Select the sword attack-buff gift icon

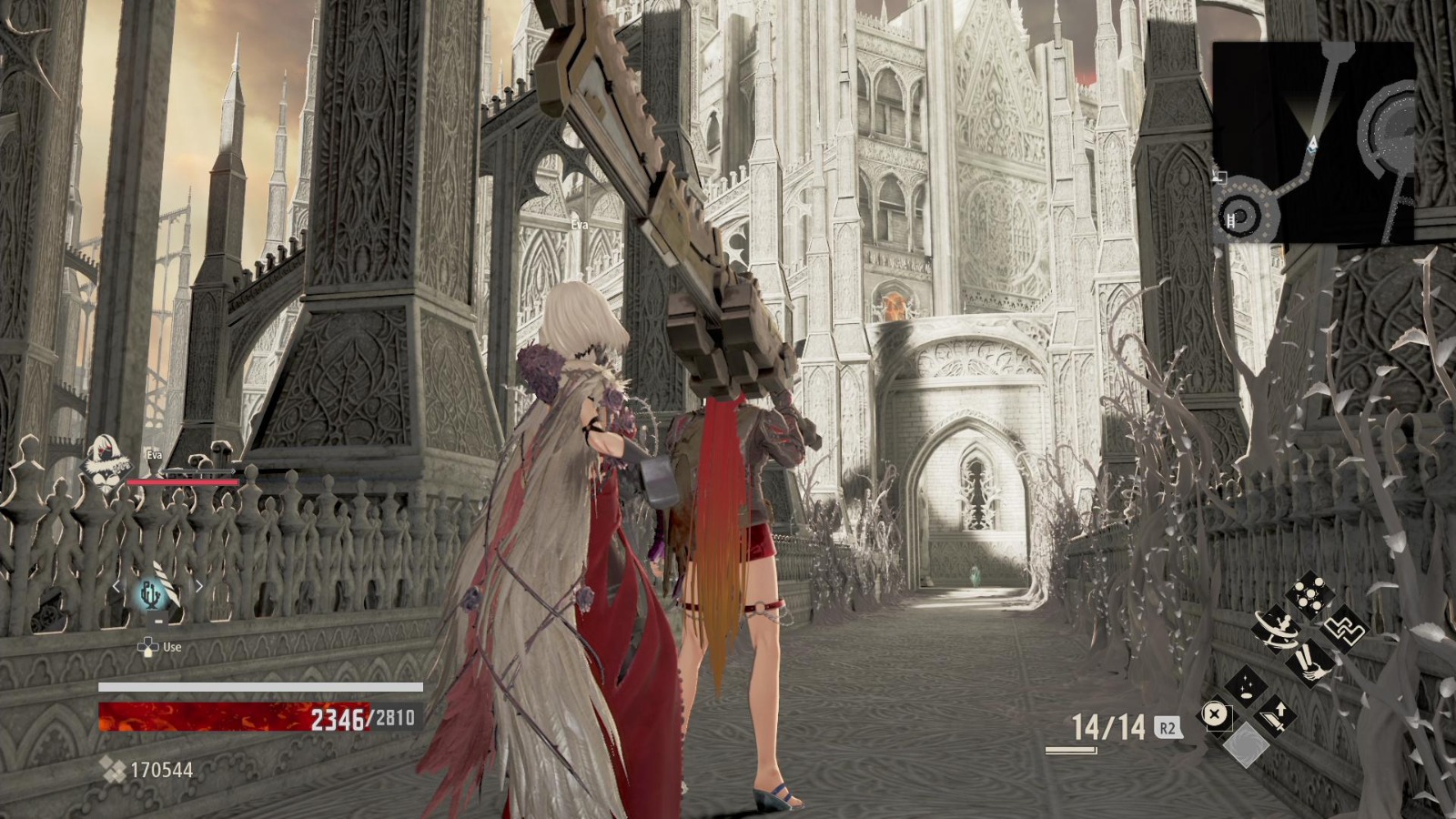pos(1275,714)
